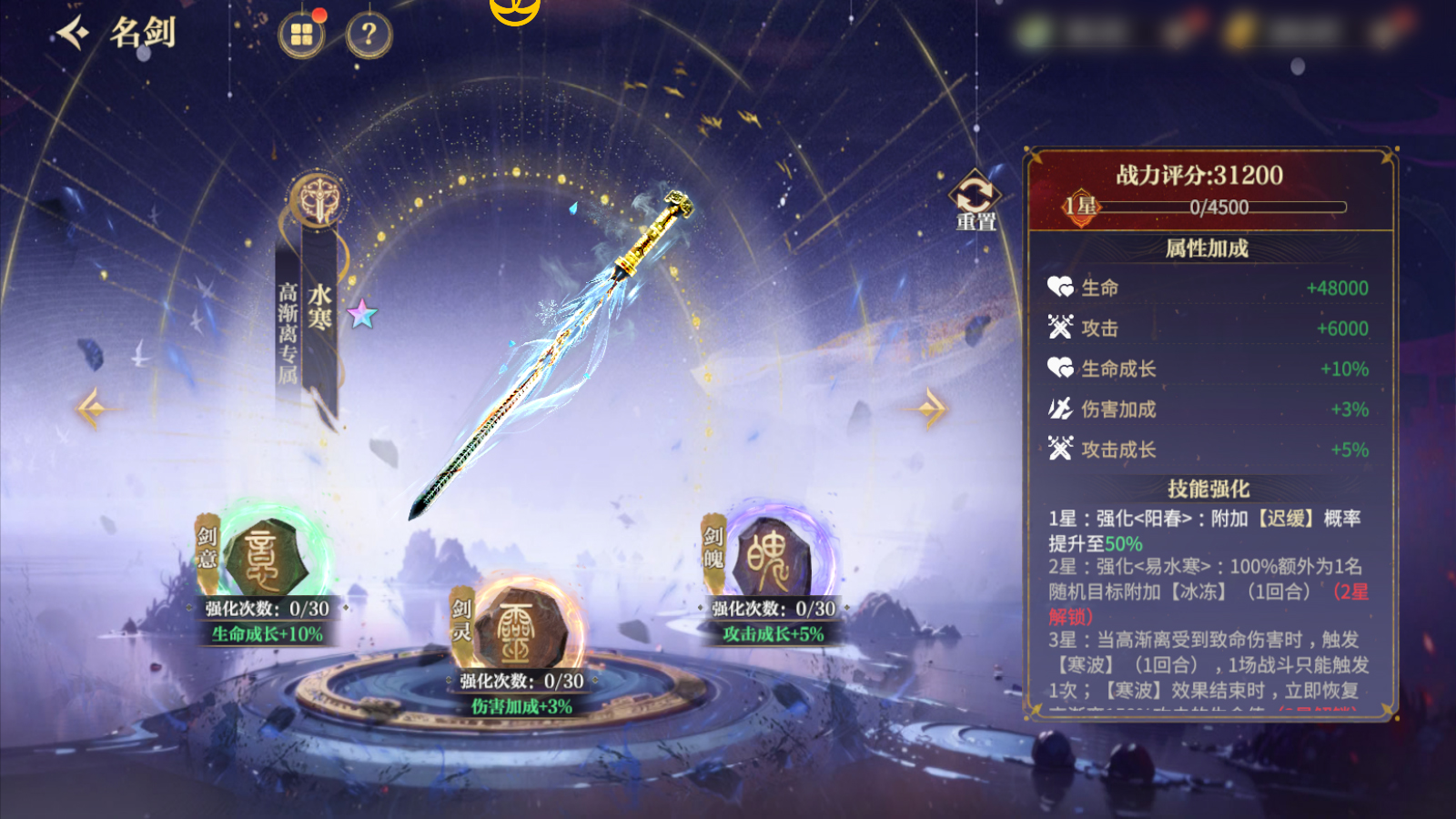This screenshot has width=1456, height=819.
Task: Switch to the next sword with right arrow
Action: pyautogui.click(x=930, y=408)
